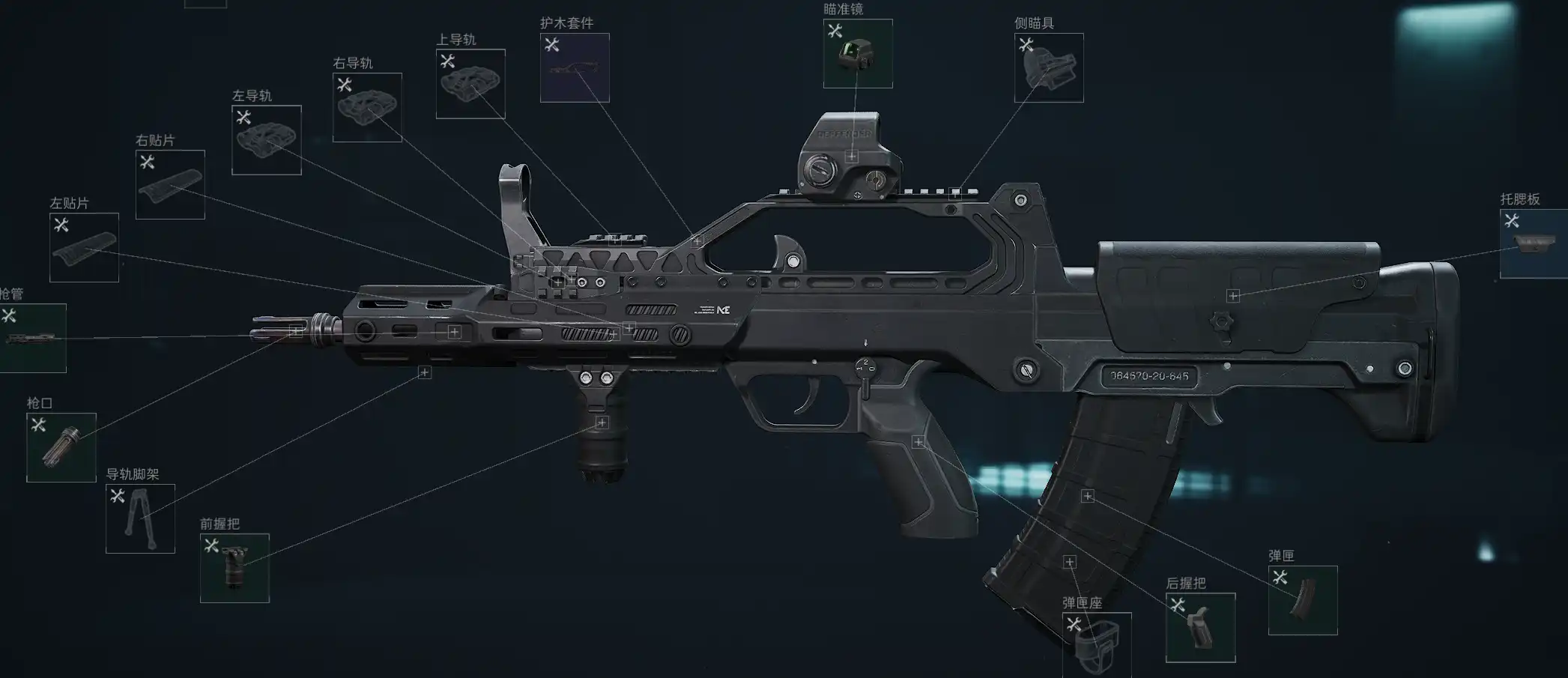Open the 左导轨 left rail slot
Viewport: 1568px width, 678px height.
pos(267,140)
